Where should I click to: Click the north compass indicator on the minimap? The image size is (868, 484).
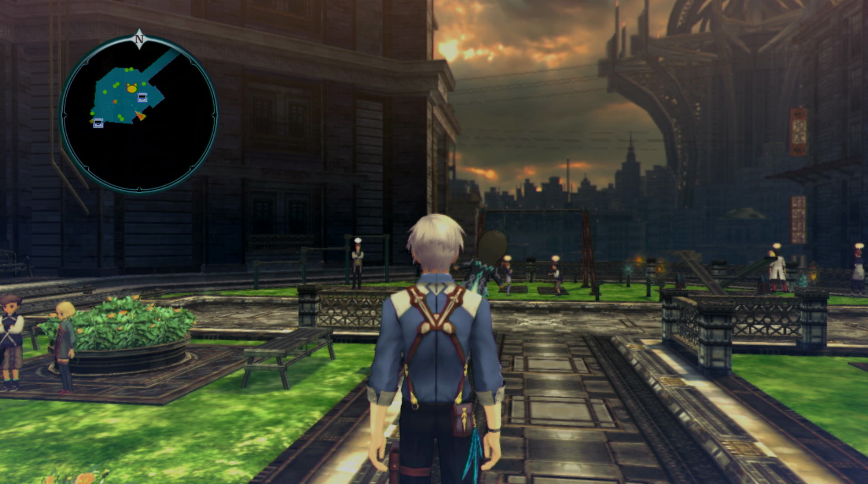coord(139,40)
